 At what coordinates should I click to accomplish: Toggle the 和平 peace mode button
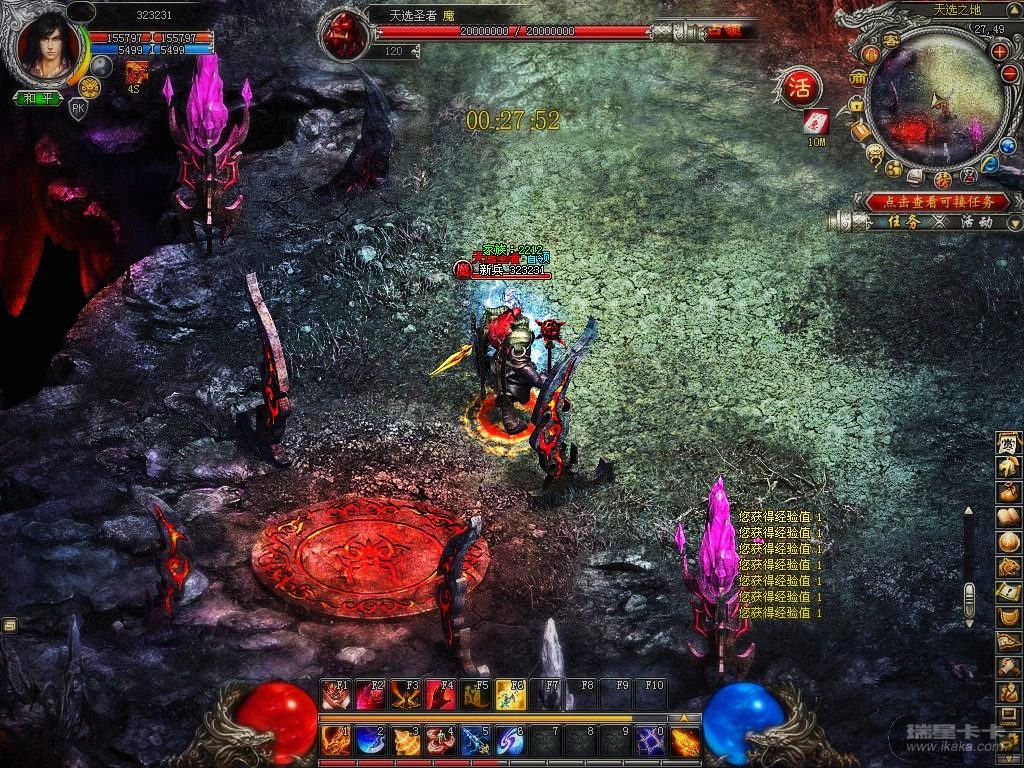[38, 98]
